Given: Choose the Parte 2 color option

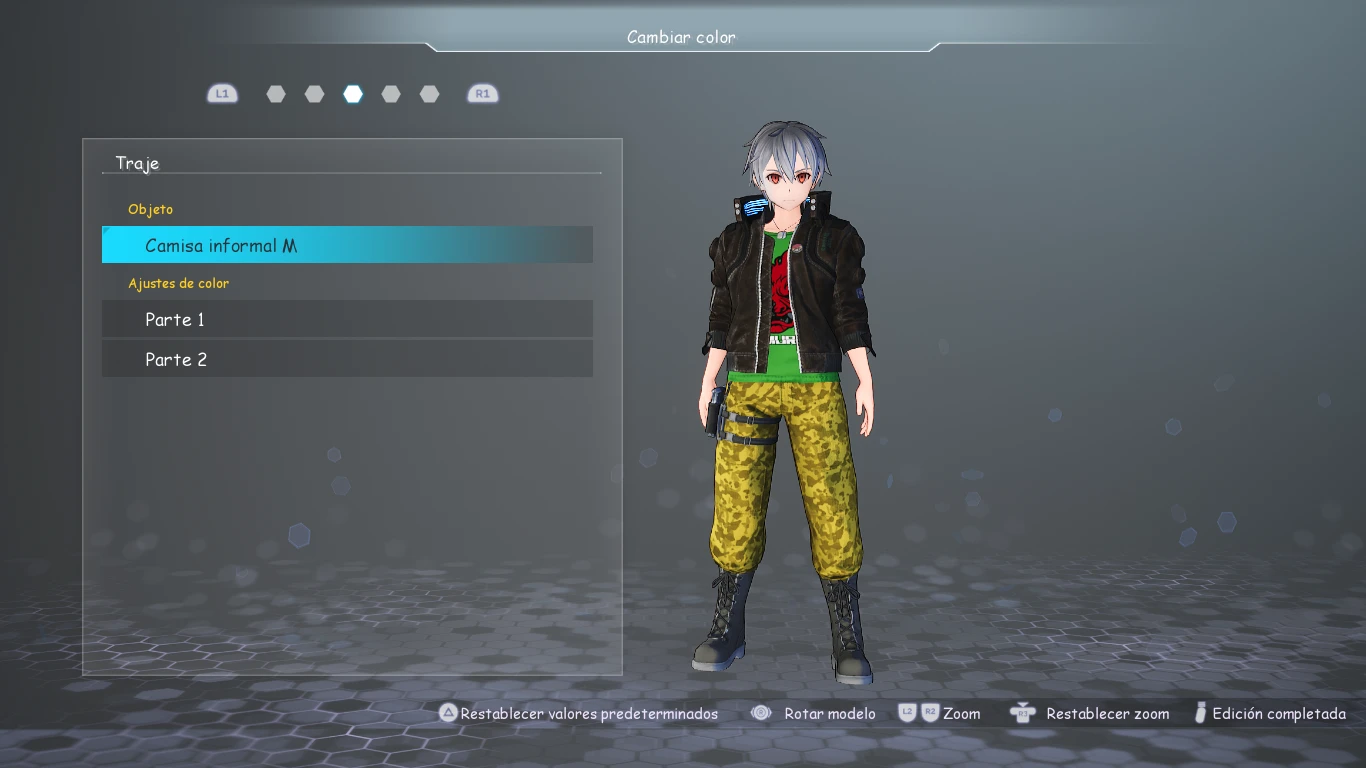Looking at the screenshot, I should pos(347,360).
